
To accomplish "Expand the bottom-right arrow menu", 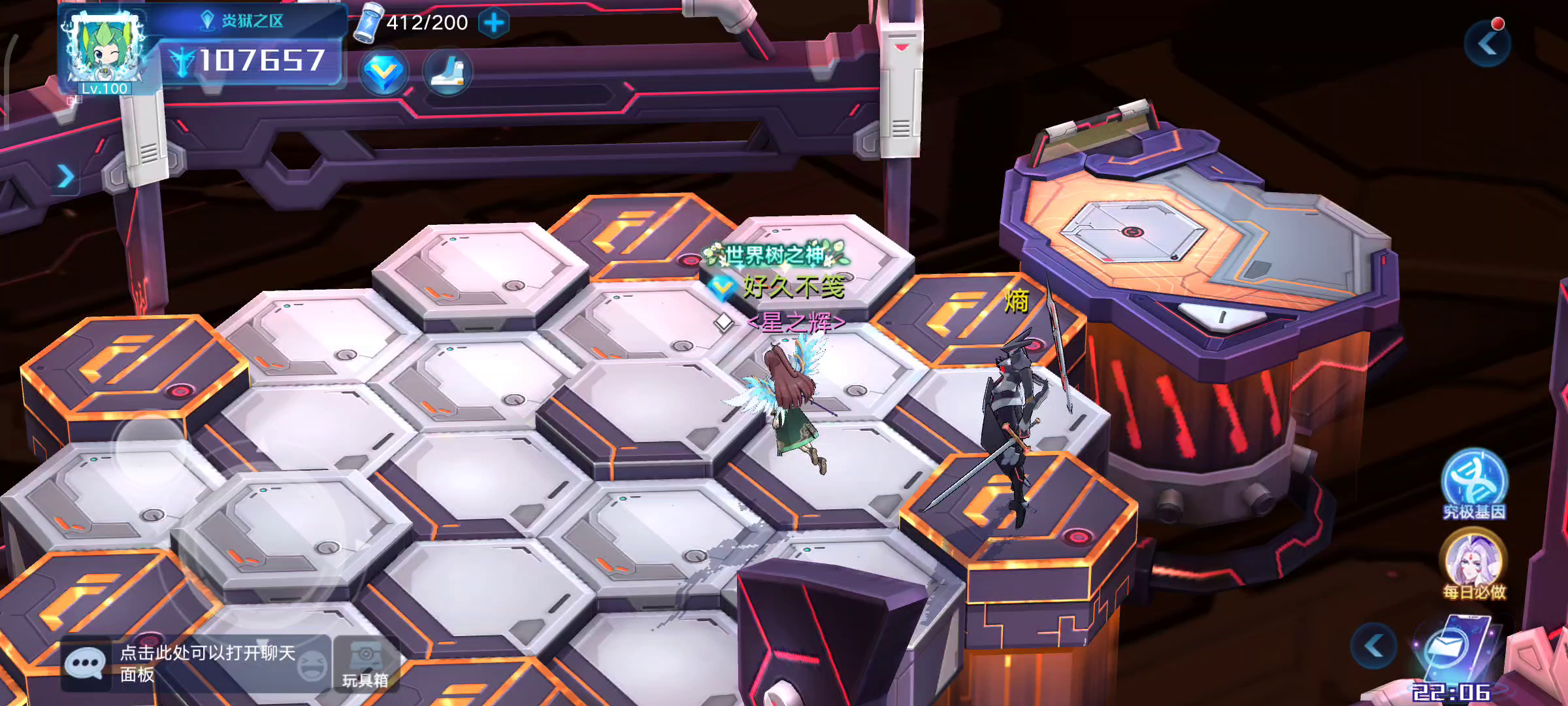I will coord(1374,646).
